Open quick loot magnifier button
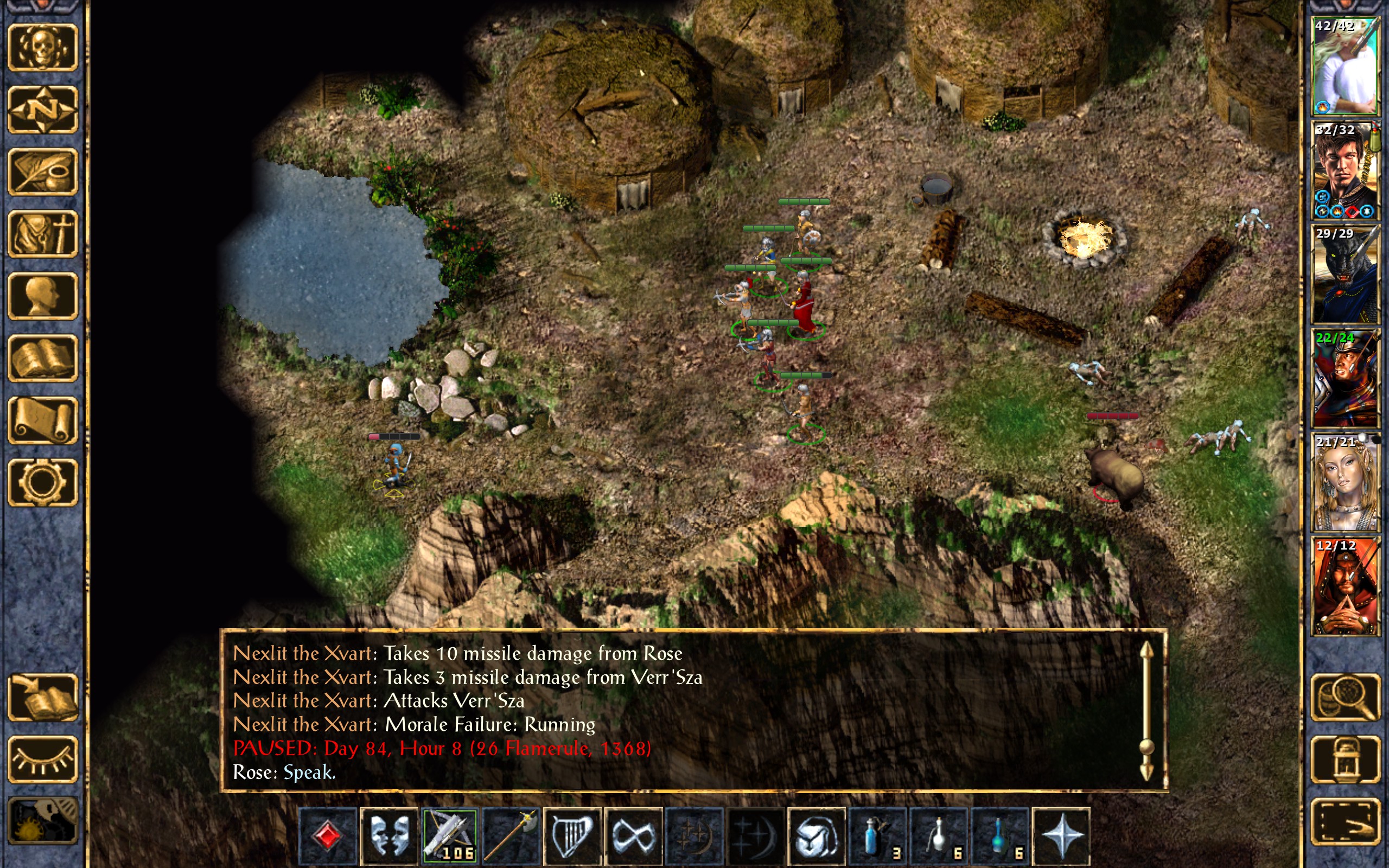Image resolution: width=1389 pixels, height=868 pixels. (x=1345, y=698)
